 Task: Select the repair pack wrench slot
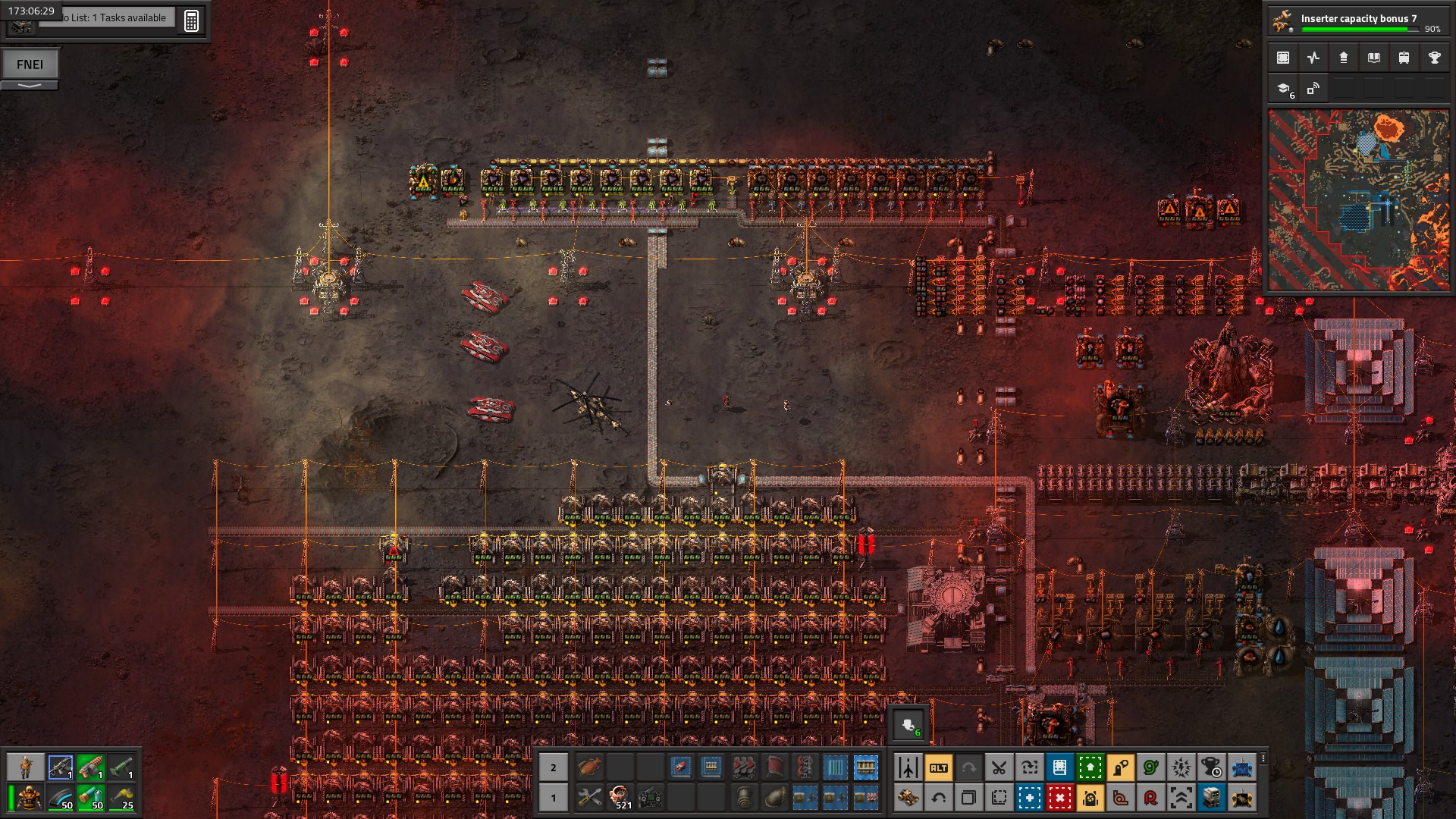point(589,798)
